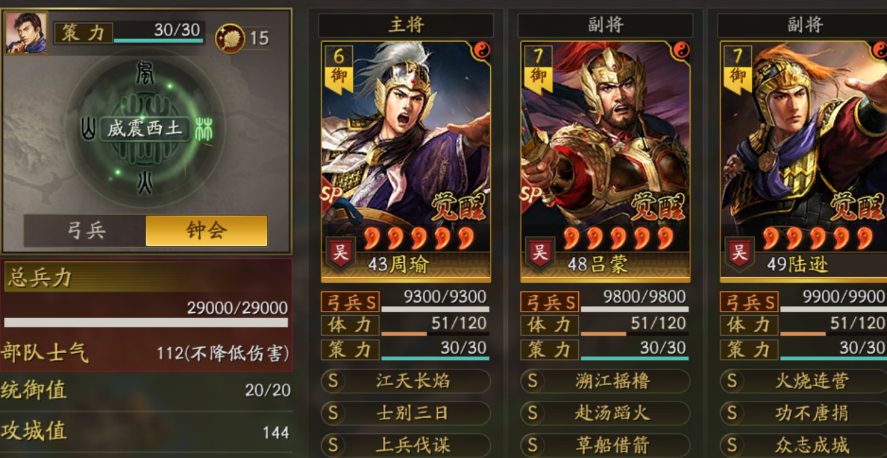Select the 火烧连营 skill
The image size is (887, 458).
pyautogui.click(x=803, y=381)
